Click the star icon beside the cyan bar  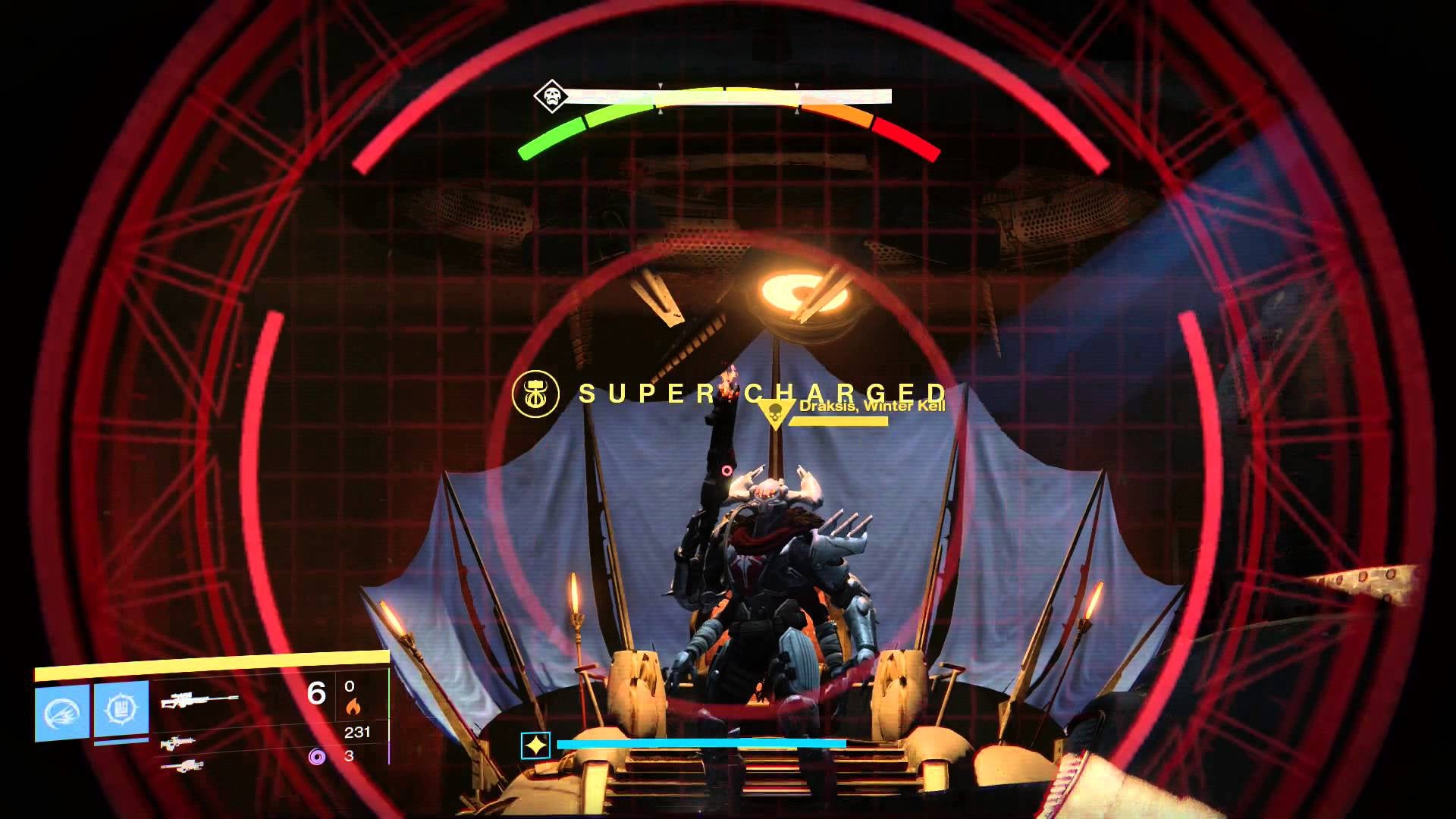535,745
